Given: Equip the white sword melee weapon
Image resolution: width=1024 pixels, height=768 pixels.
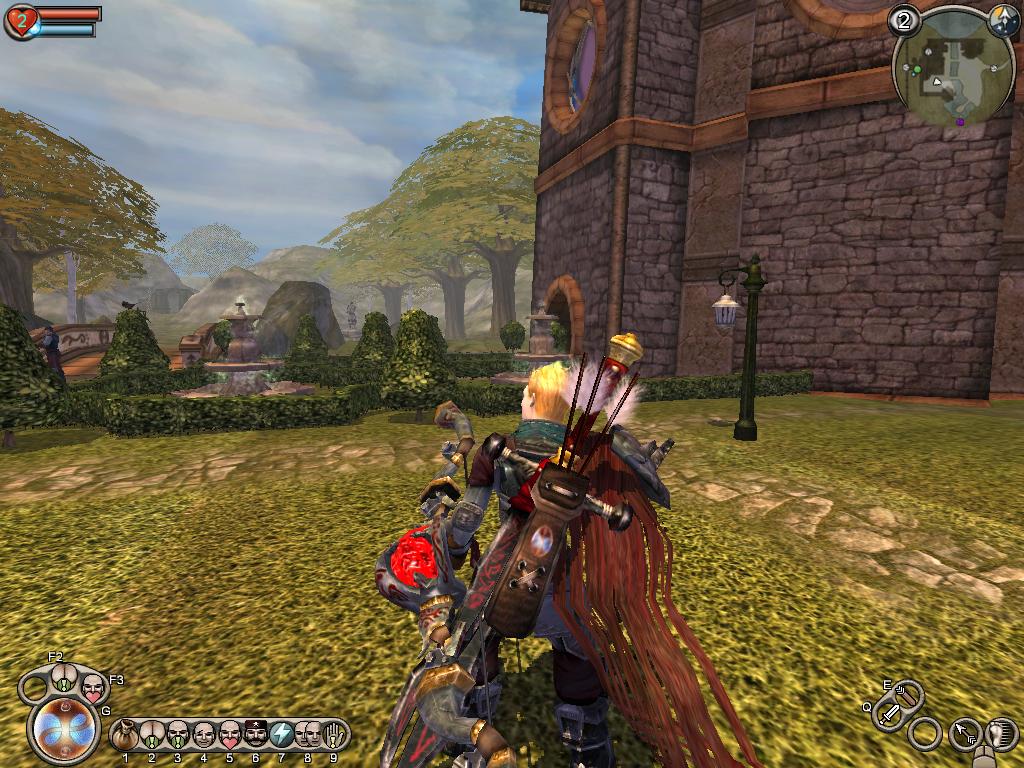Looking at the screenshot, I should coord(888,714).
